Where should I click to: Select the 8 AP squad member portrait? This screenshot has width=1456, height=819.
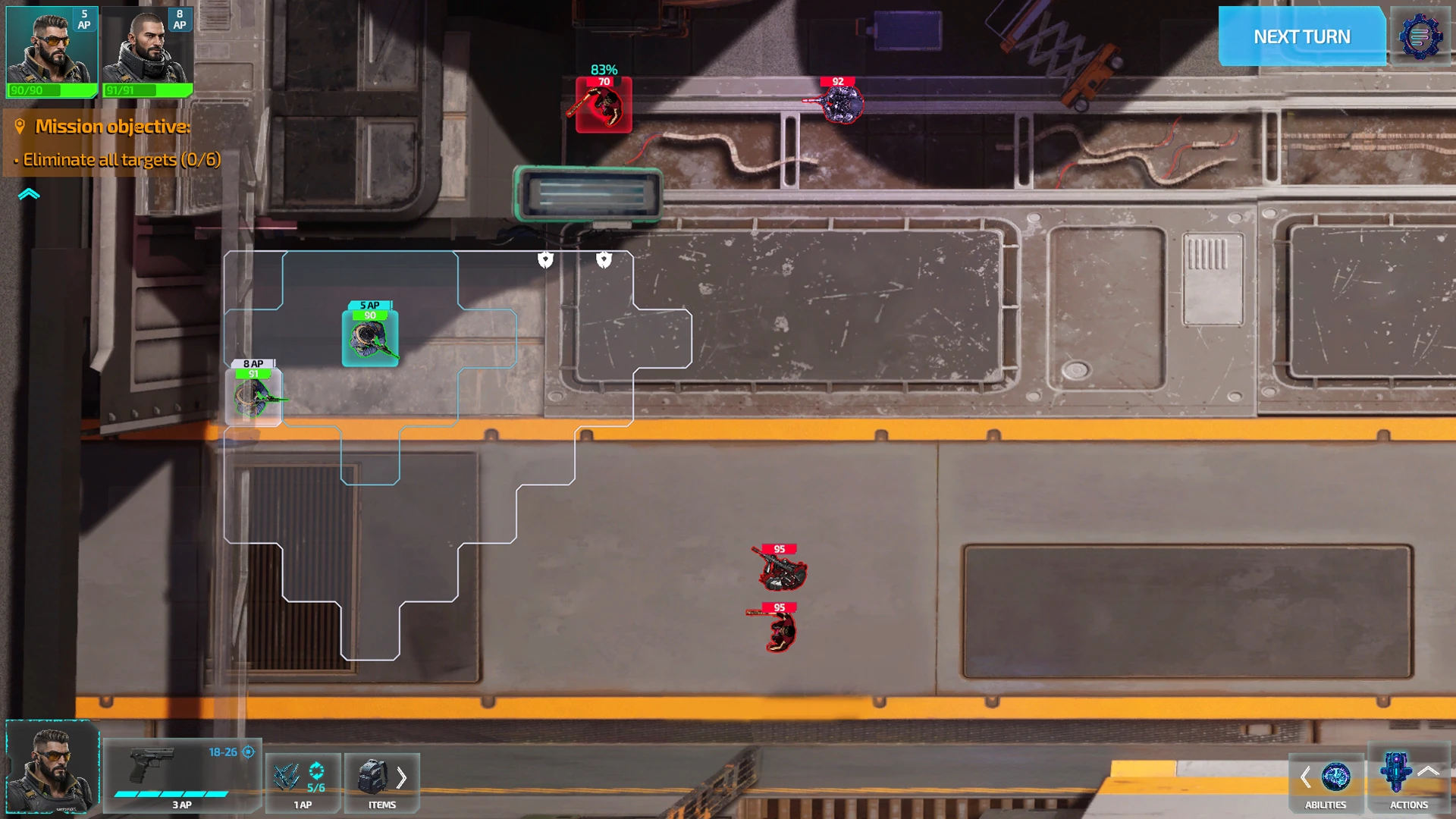[x=147, y=52]
